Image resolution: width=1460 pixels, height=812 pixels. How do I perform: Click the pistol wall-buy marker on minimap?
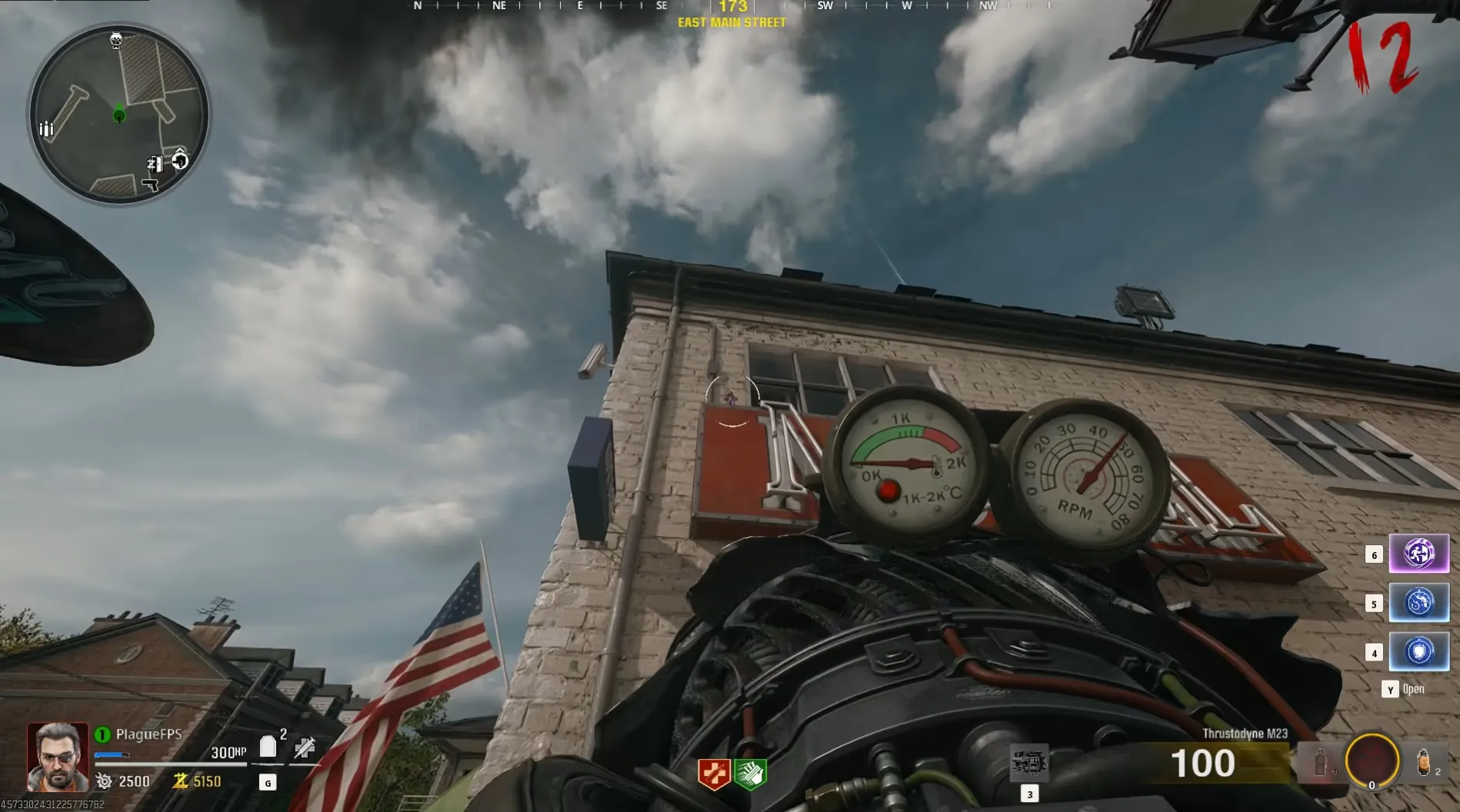[150, 185]
